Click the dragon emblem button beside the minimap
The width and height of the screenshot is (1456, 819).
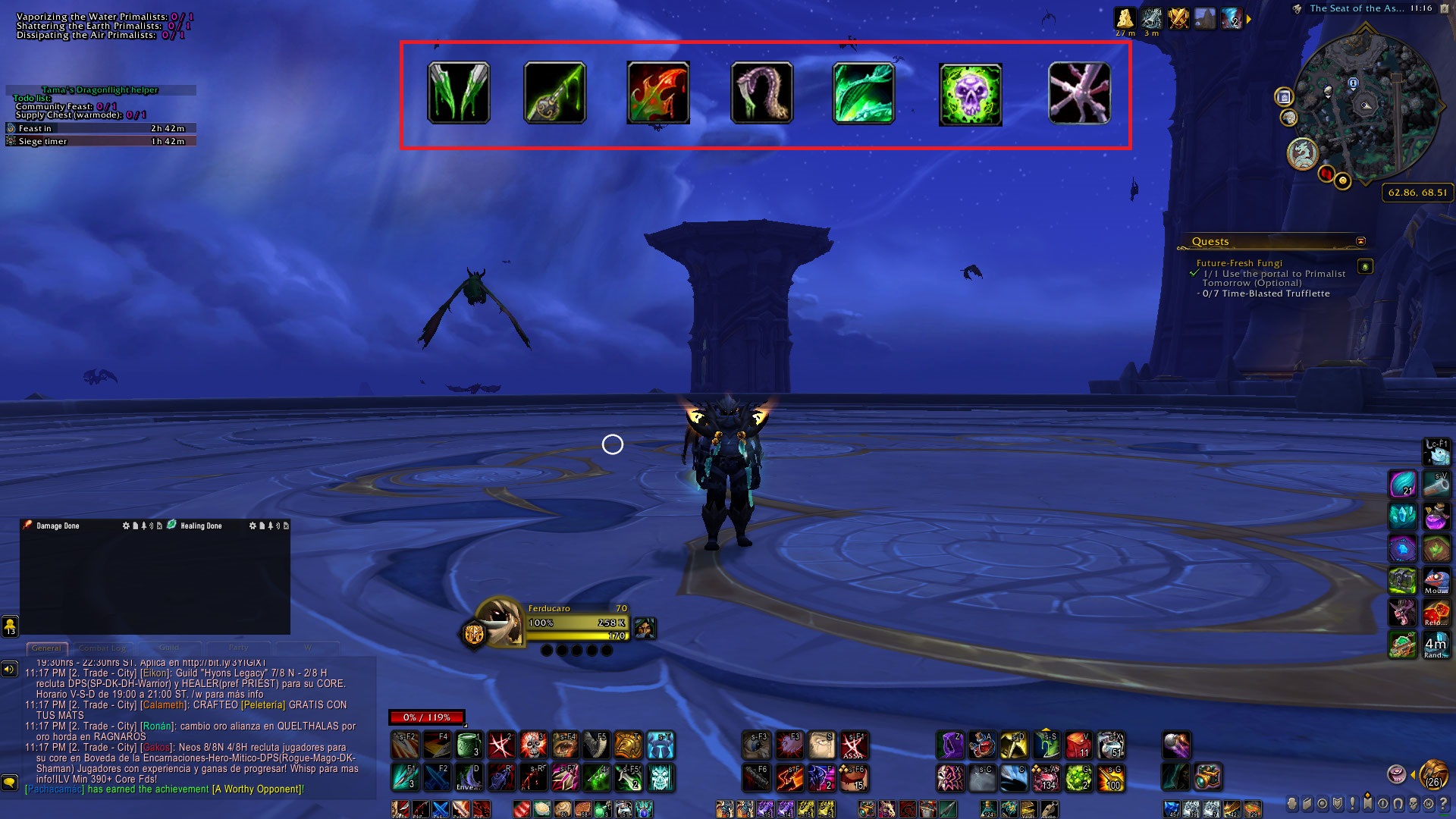tap(1302, 153)
